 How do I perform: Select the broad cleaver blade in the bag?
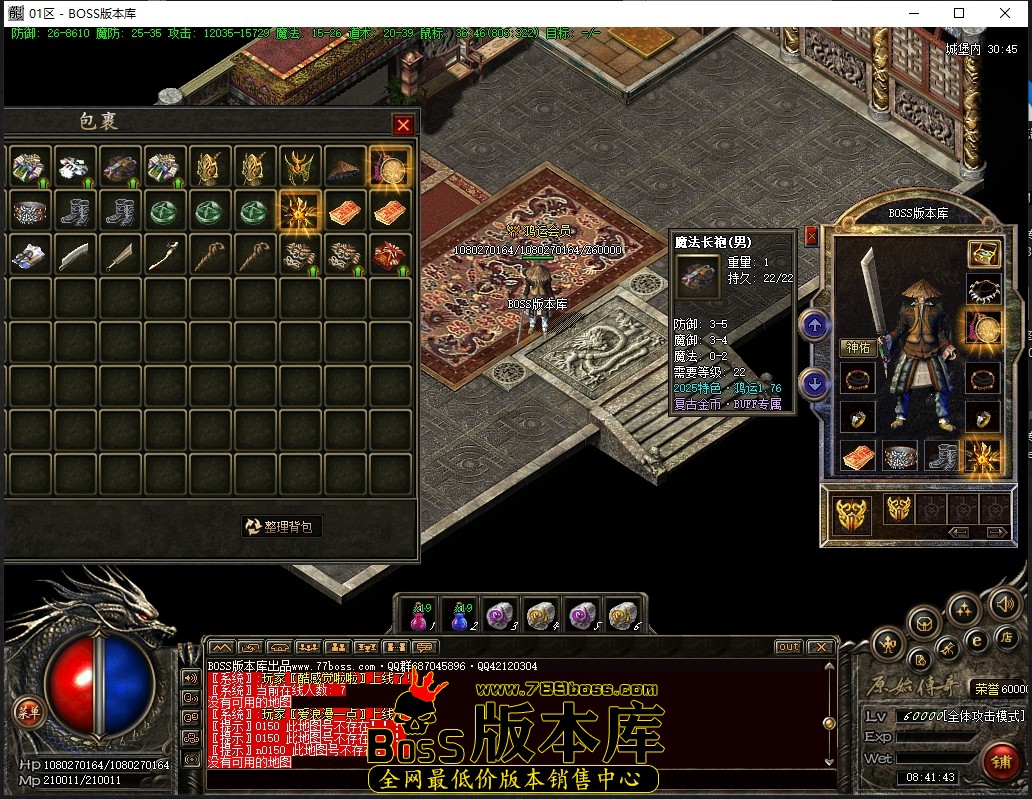click(x=76, y=255)
